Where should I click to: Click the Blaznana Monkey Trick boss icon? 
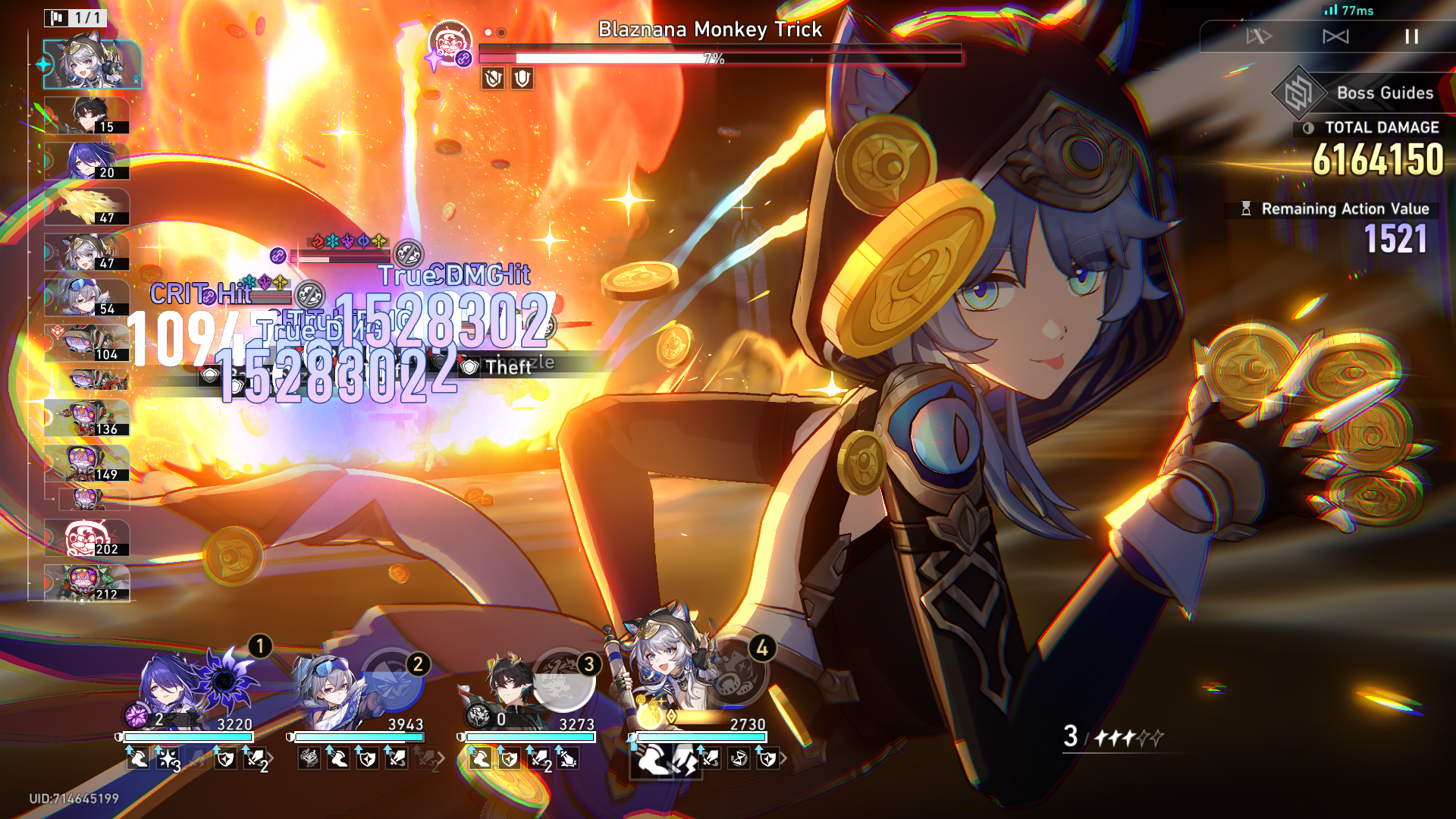point(450,42)
